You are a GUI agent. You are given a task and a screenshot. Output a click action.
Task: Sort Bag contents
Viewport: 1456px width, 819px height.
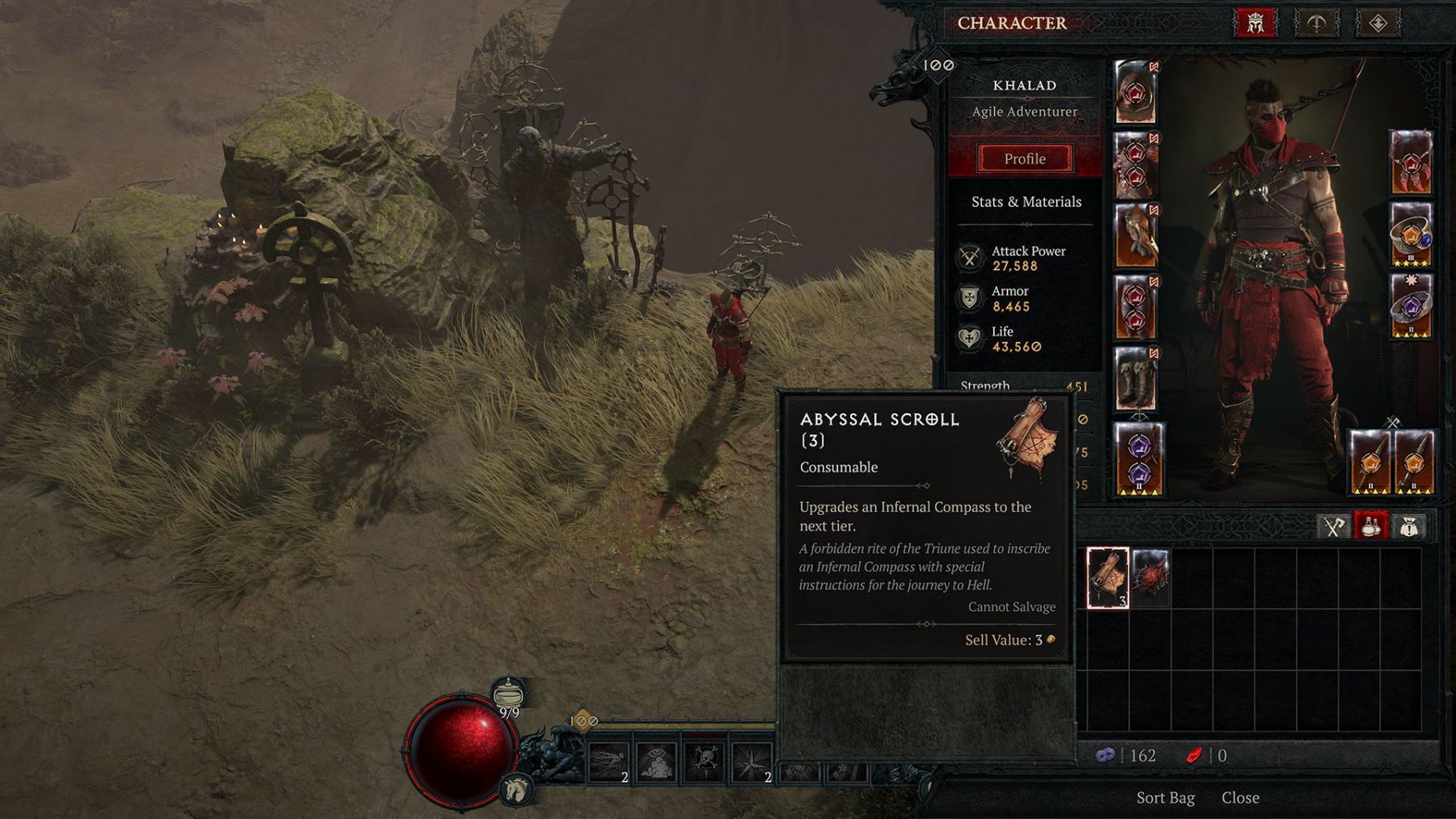click(1165, 798)
